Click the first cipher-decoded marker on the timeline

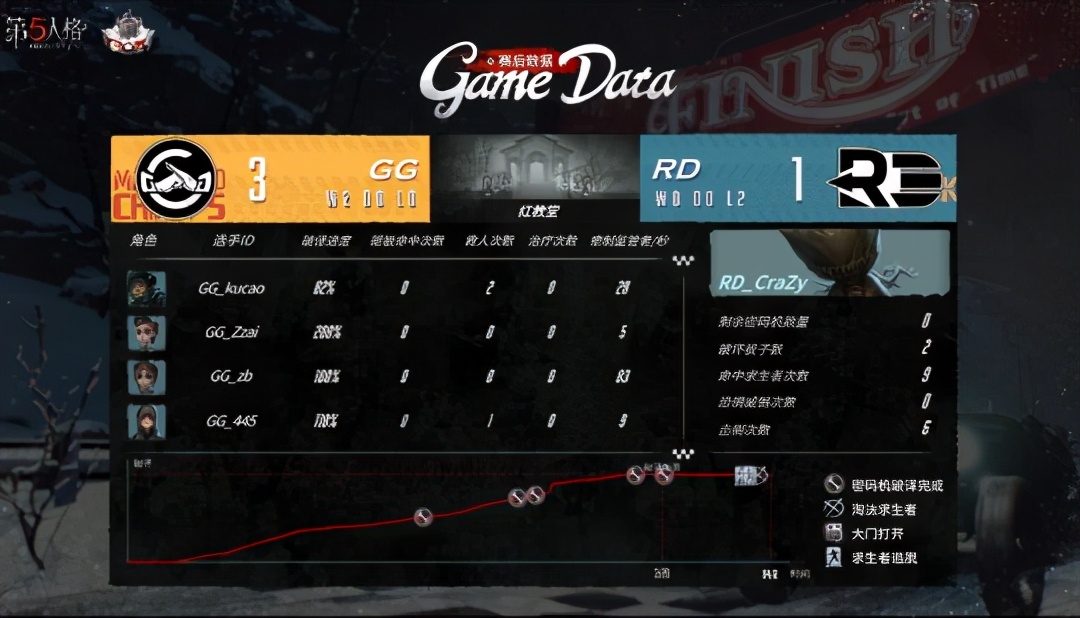pyautogui.click(x=423, y=517)
